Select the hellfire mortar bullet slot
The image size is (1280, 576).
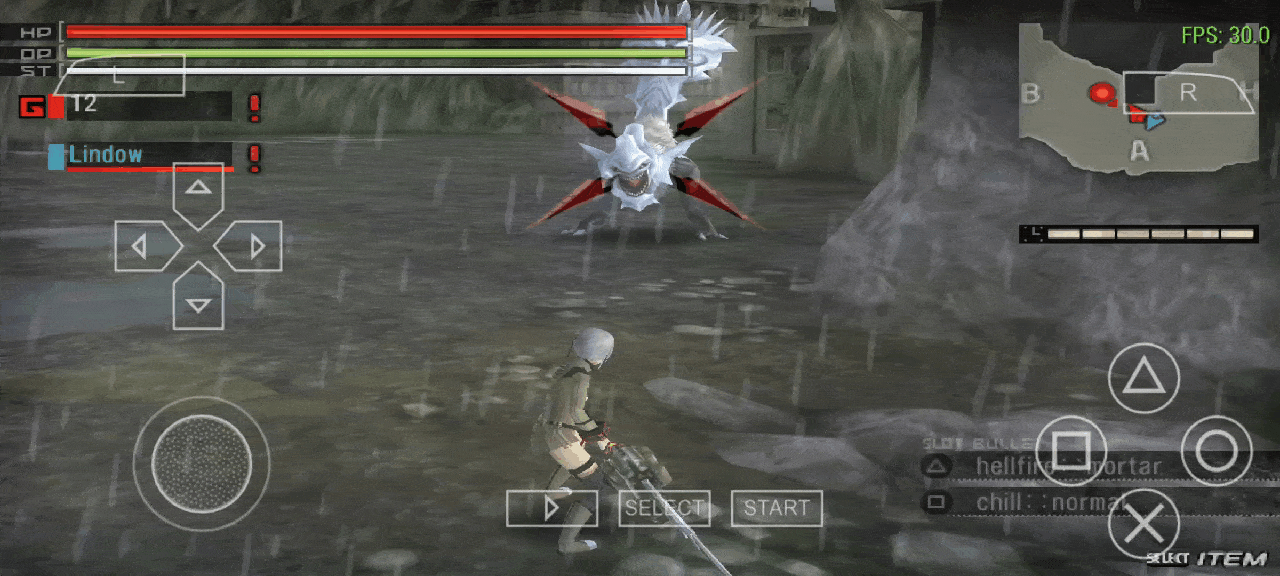[x=1050, y=466]
